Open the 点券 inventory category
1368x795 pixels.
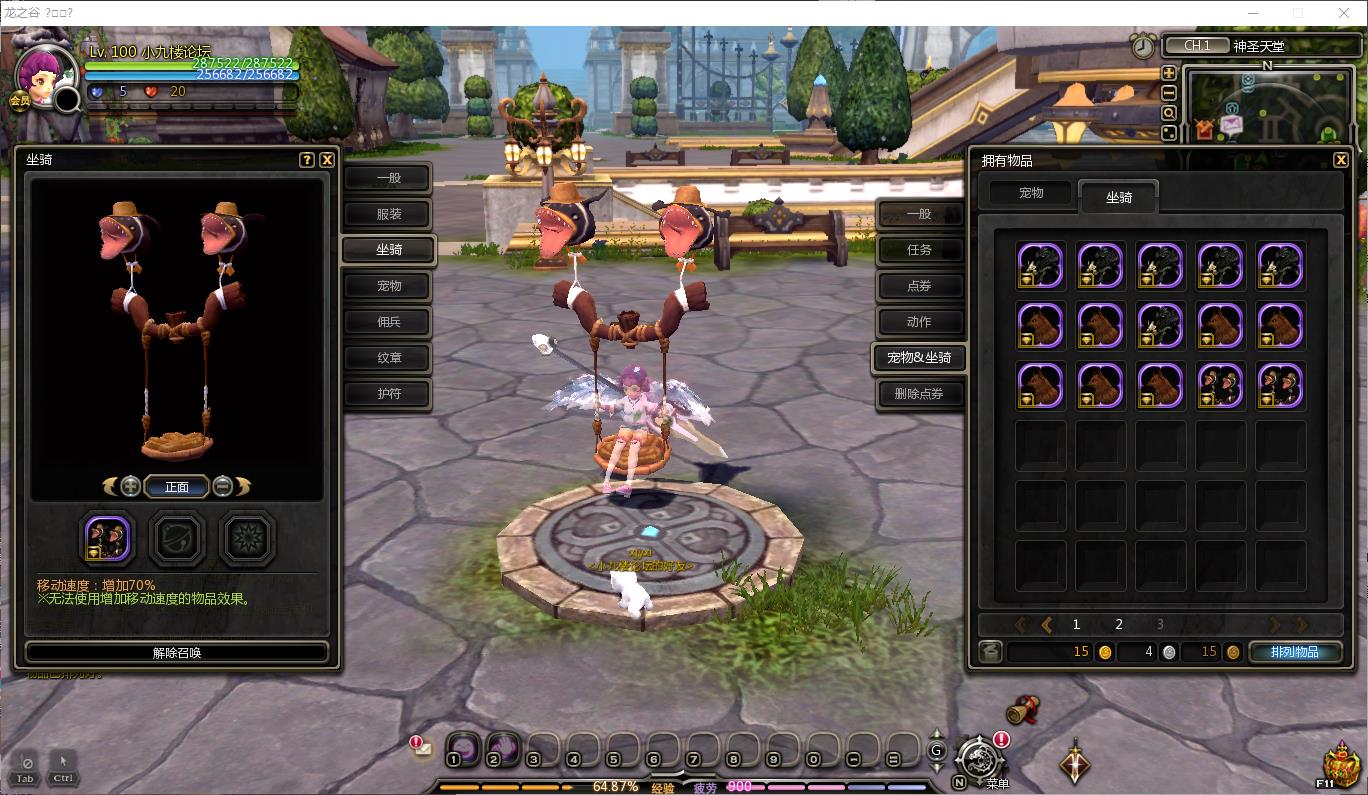click(x=919, y=286)
